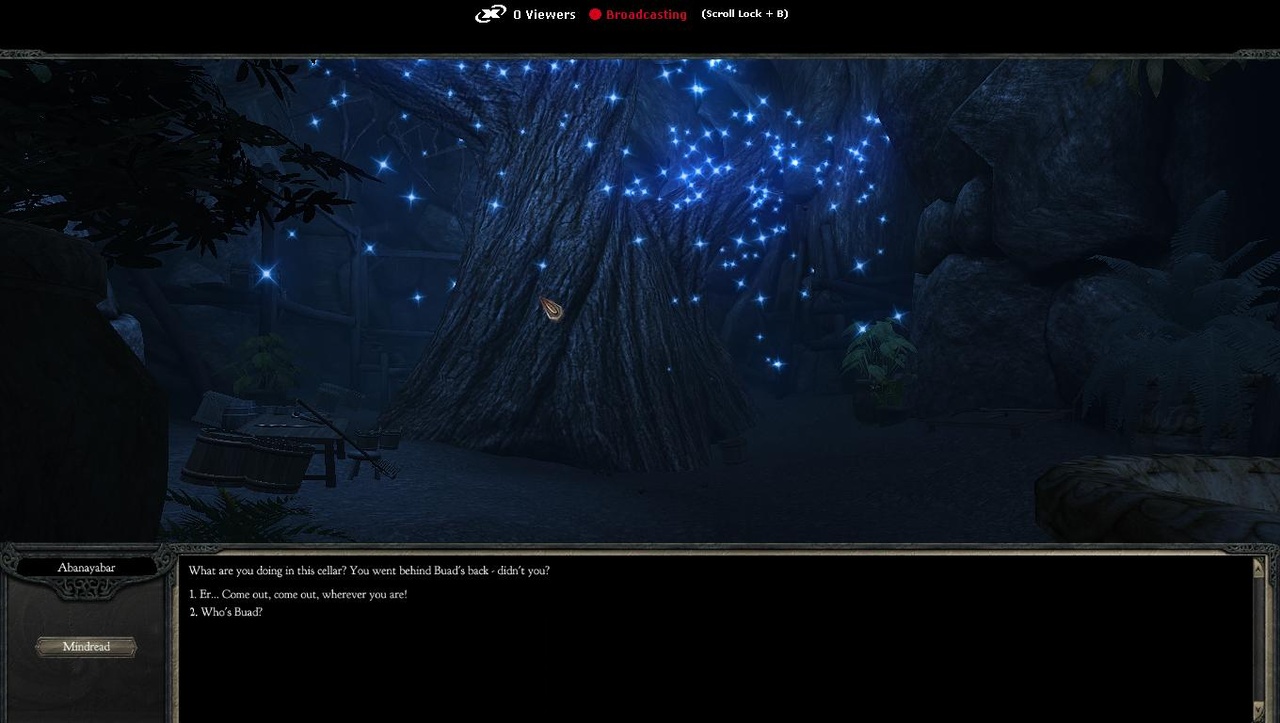This screenshot has width=1280, height=723.
Task: Choose dialogue reply 'Who's Buad?'
Action: click(225, 612)
